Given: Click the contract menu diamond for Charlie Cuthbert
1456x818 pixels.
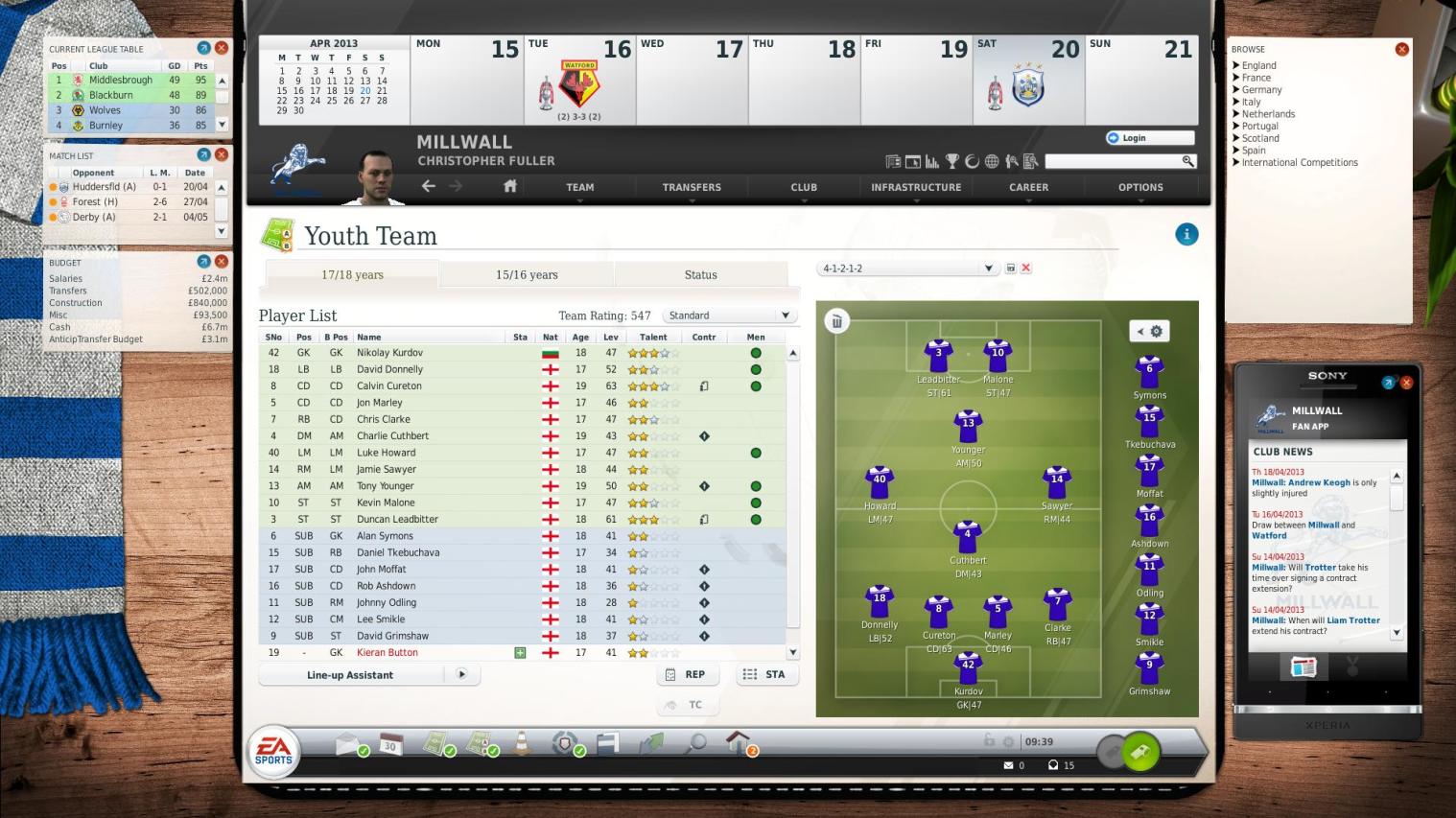Looking at the screenshot, I should tap(705, 435).
